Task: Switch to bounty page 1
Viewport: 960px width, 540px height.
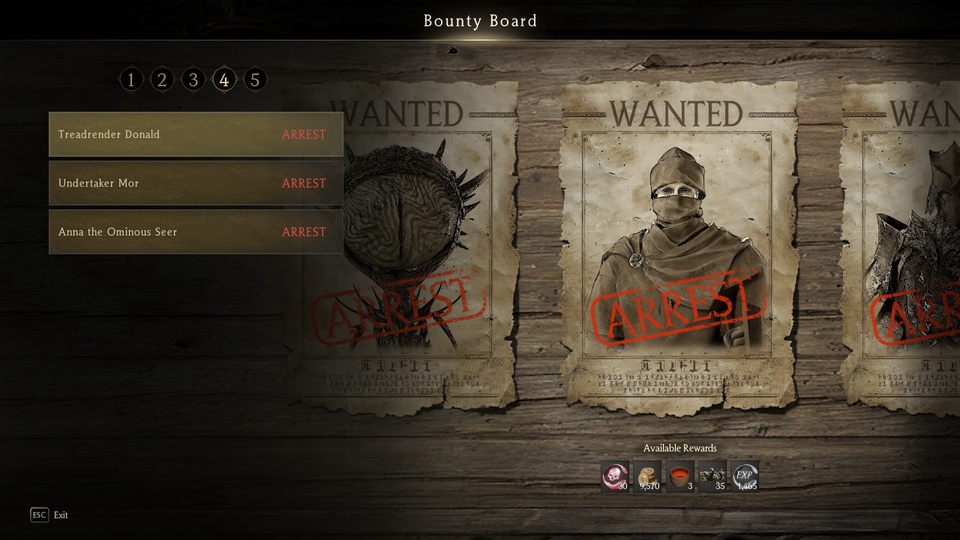Action: [x=131, y=80]
